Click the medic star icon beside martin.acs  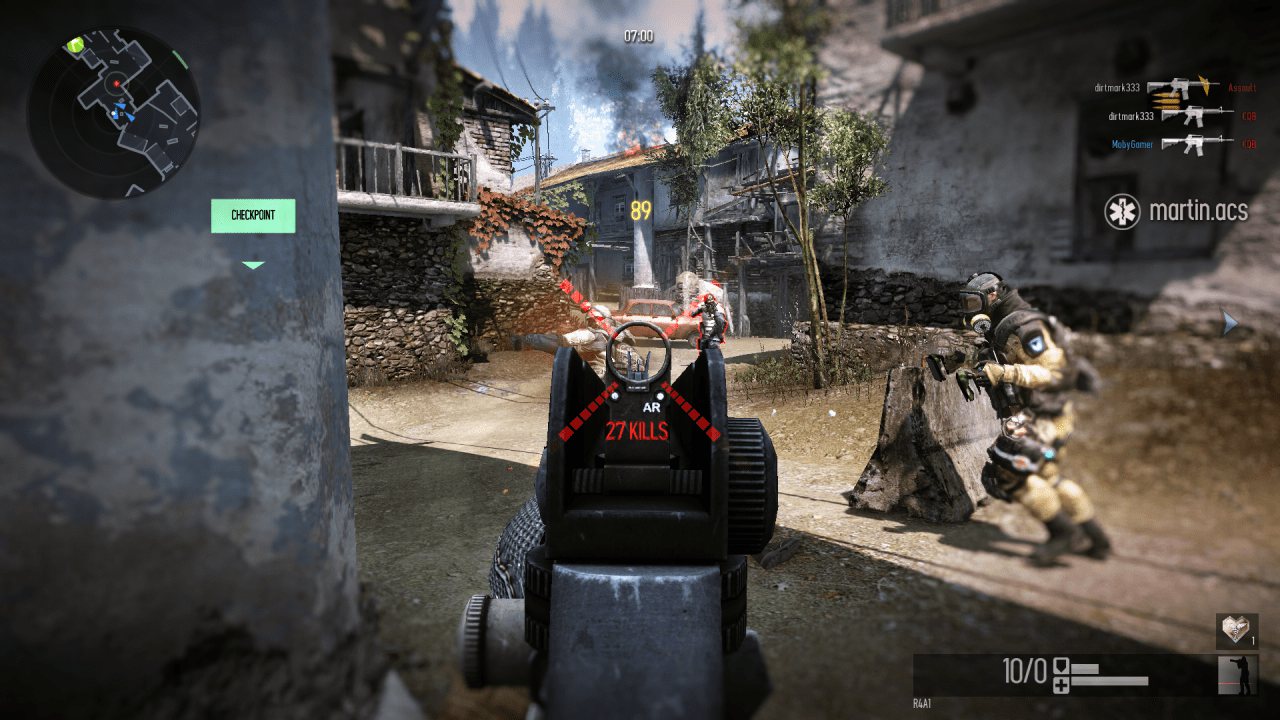[x=1122, y=211]
